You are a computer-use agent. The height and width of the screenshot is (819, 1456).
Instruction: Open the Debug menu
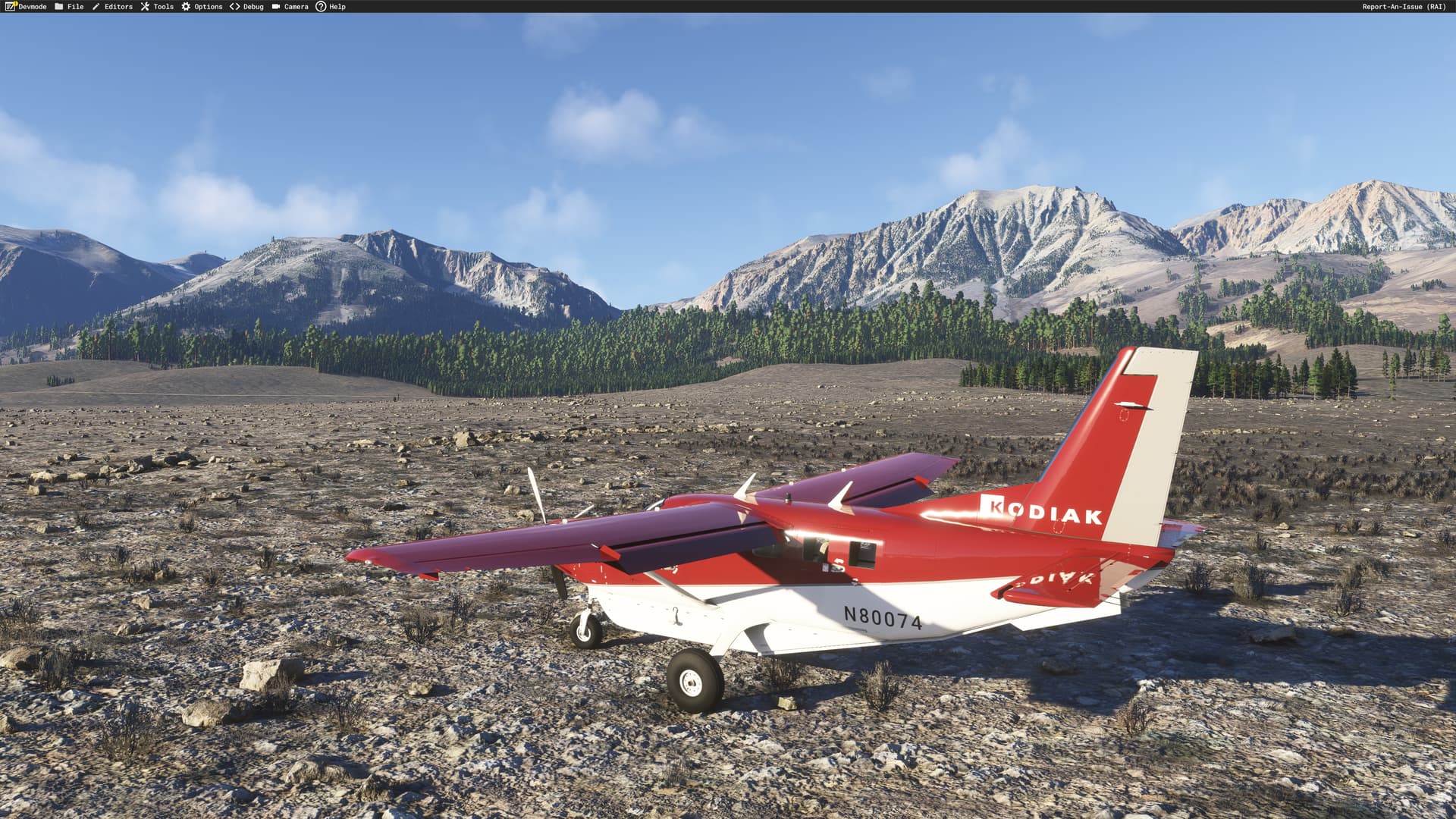coord(246,7)
